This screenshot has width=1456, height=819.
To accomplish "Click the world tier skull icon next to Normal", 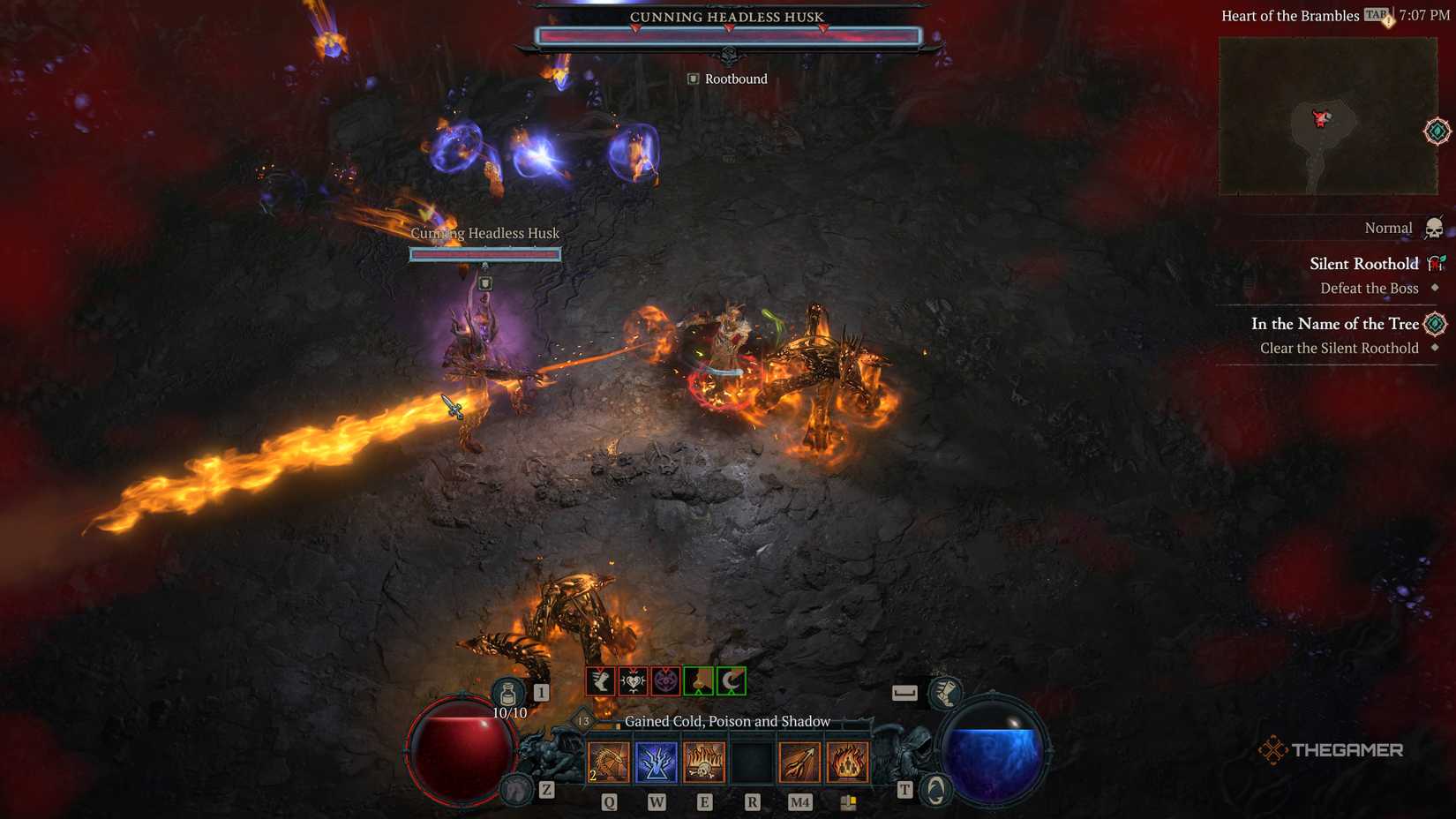I will coord(1433,229).
